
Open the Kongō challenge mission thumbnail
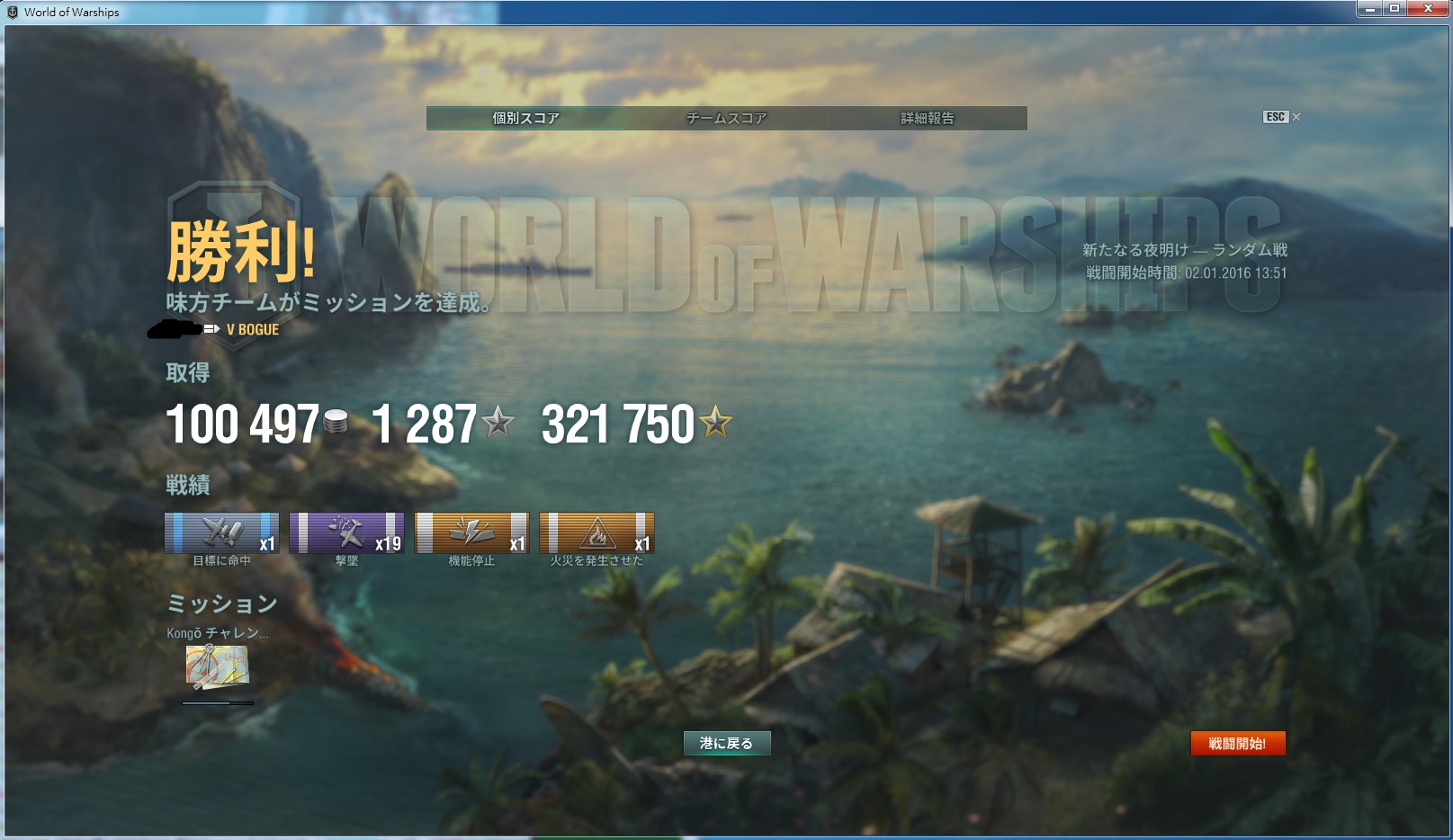pos(217,666)
